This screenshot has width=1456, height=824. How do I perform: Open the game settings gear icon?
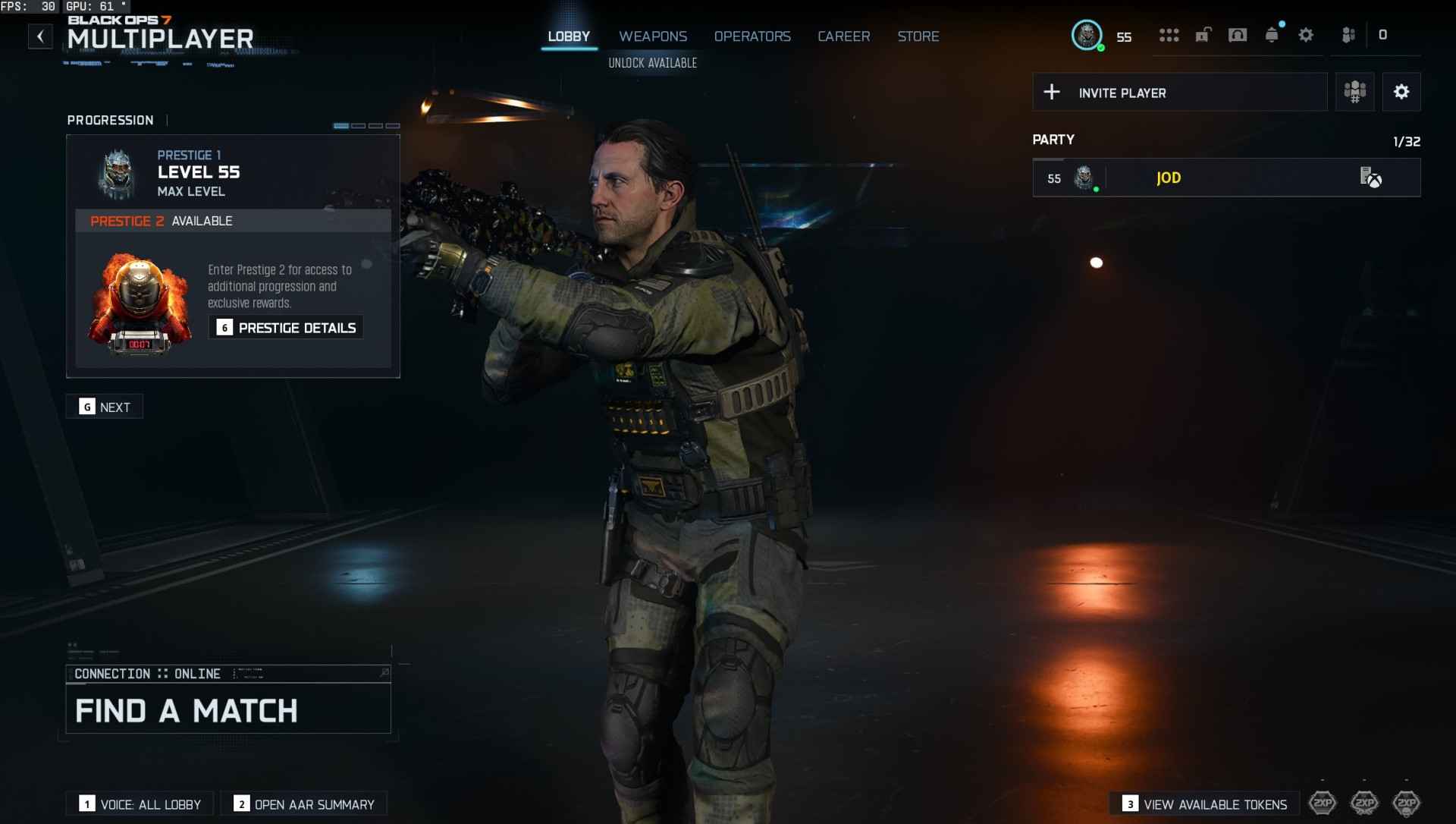(1305, 34)
